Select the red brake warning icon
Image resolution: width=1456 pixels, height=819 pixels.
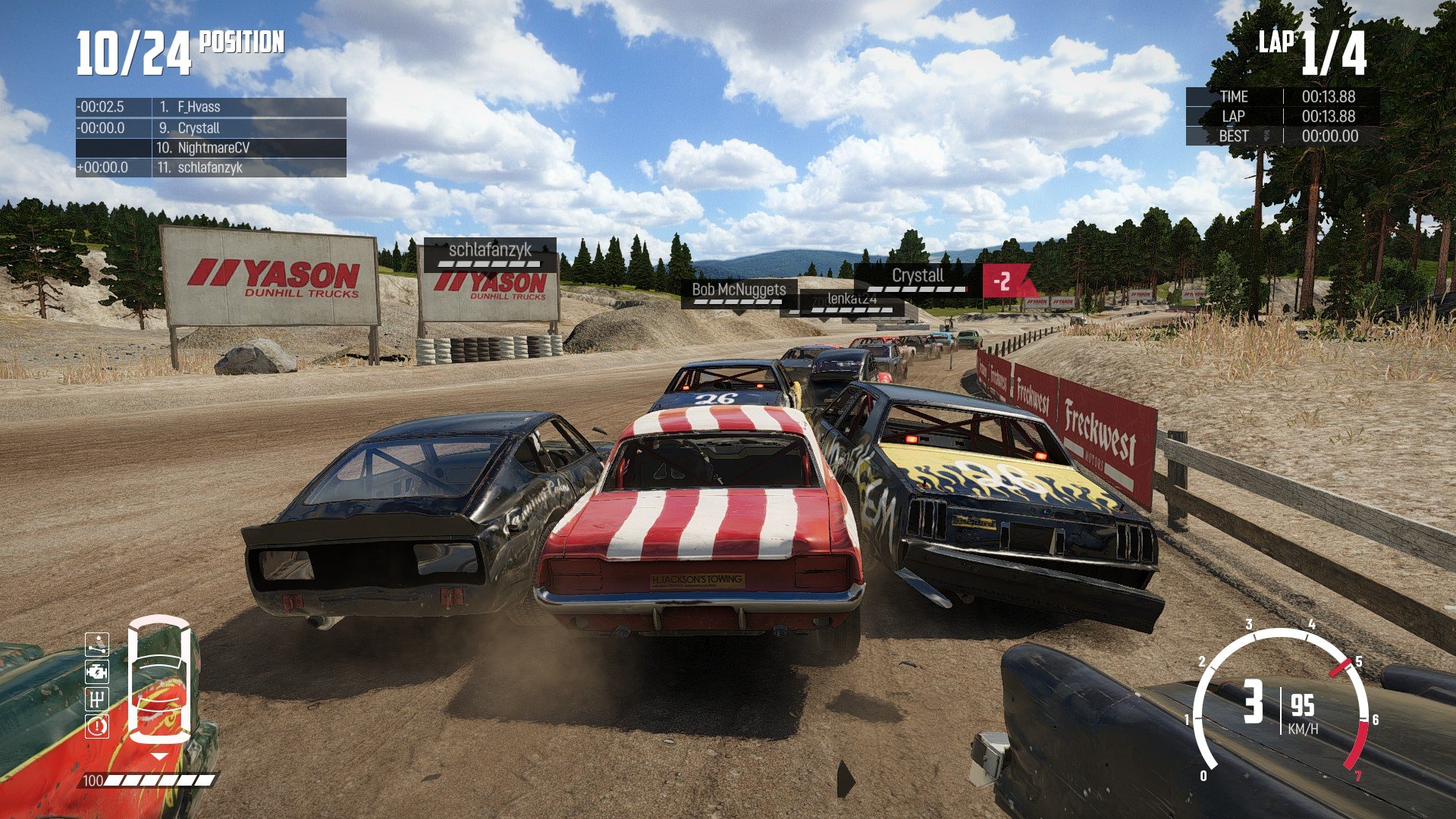pyautogui.click(x=97, y=726)
